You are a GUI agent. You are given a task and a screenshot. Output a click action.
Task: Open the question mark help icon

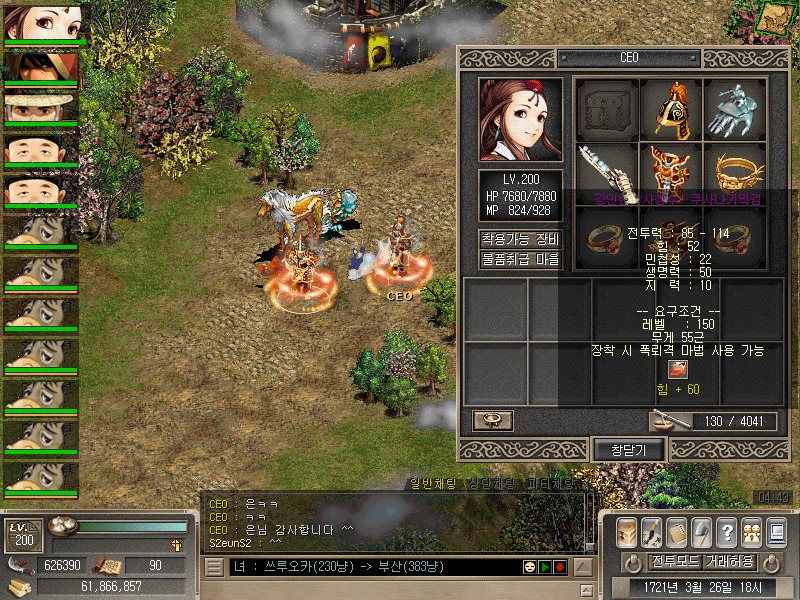(727, 532)
